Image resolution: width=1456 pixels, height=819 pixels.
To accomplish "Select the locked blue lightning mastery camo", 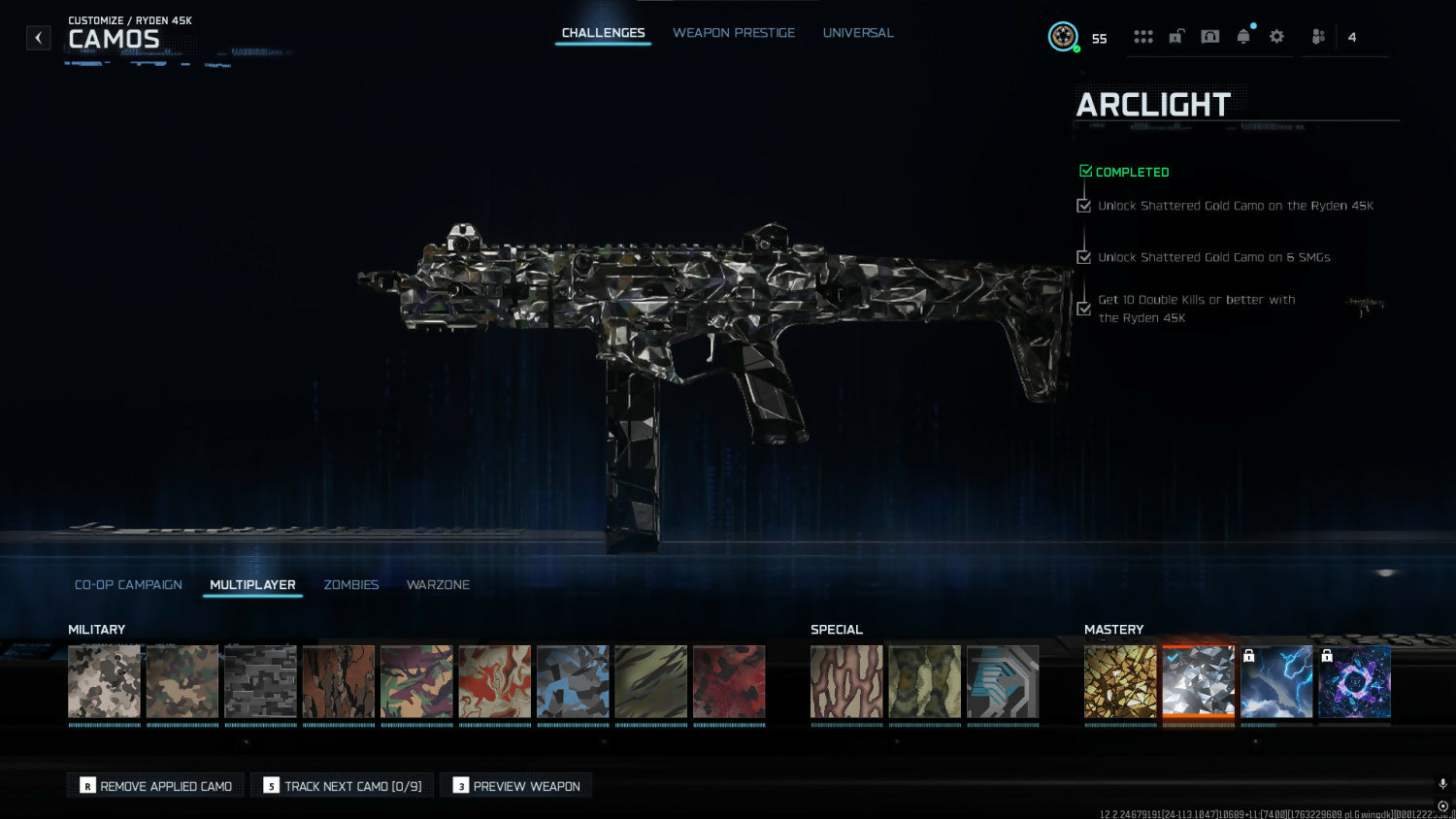I will 1276,682.
